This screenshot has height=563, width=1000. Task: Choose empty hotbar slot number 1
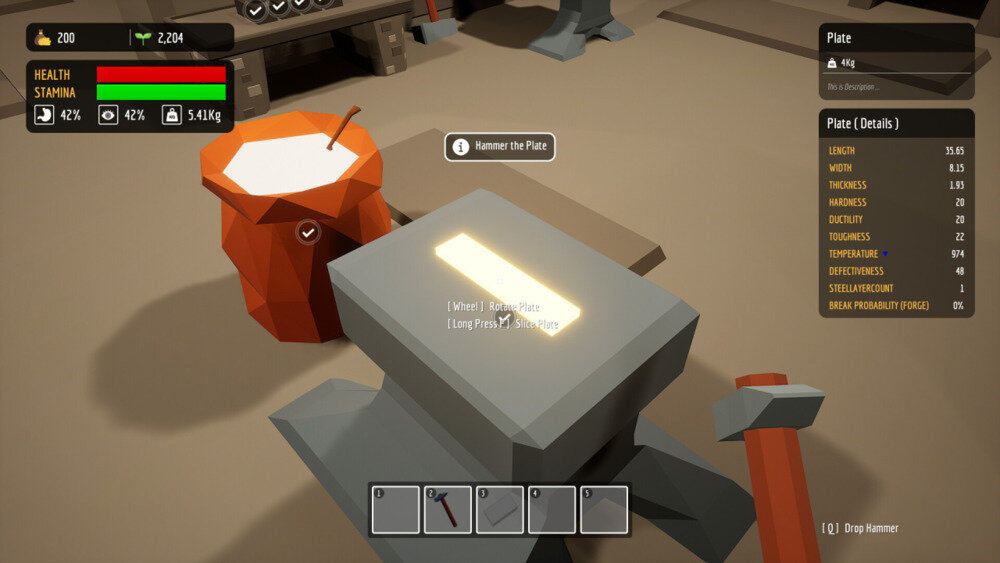pos(396,510)
